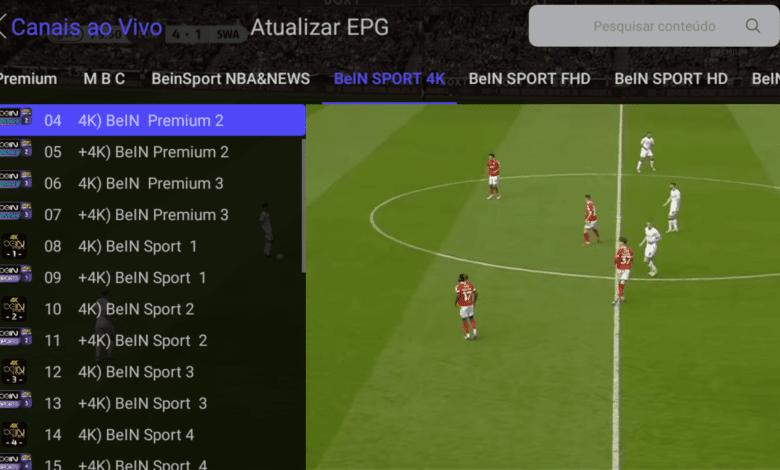
Task: Choose channel 12 BeIN Sport 3
Action: (x=152, y=372)
